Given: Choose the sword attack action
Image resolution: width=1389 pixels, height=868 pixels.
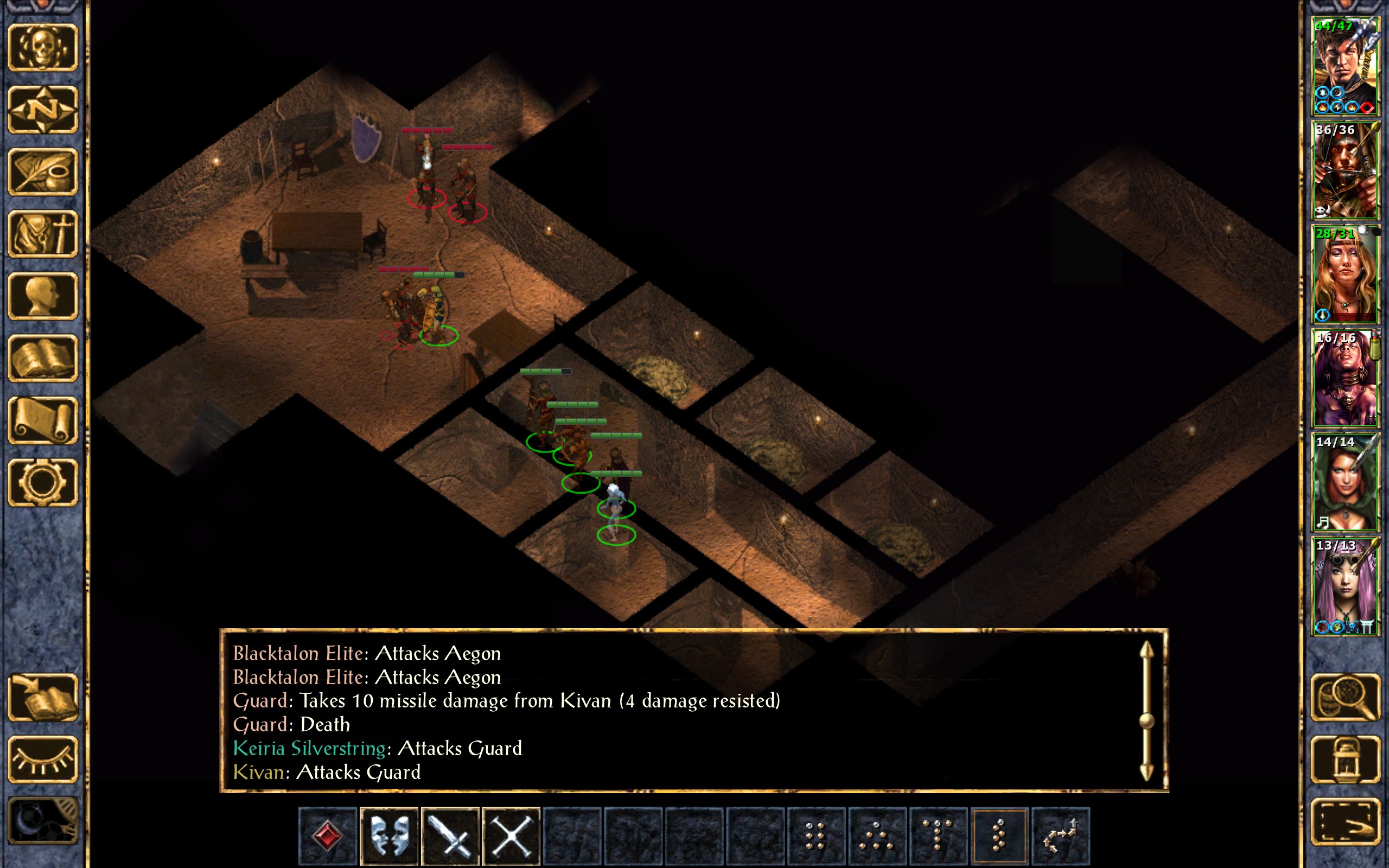Looking at the screenshot, I should 450,835.
